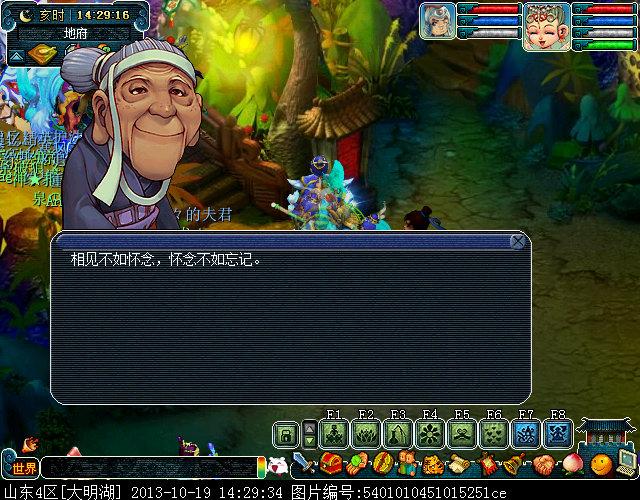640x500 pixels.
Task: Open the tiger icon in the toolbar
Action: pyautogui.click(x=434, y=464)
